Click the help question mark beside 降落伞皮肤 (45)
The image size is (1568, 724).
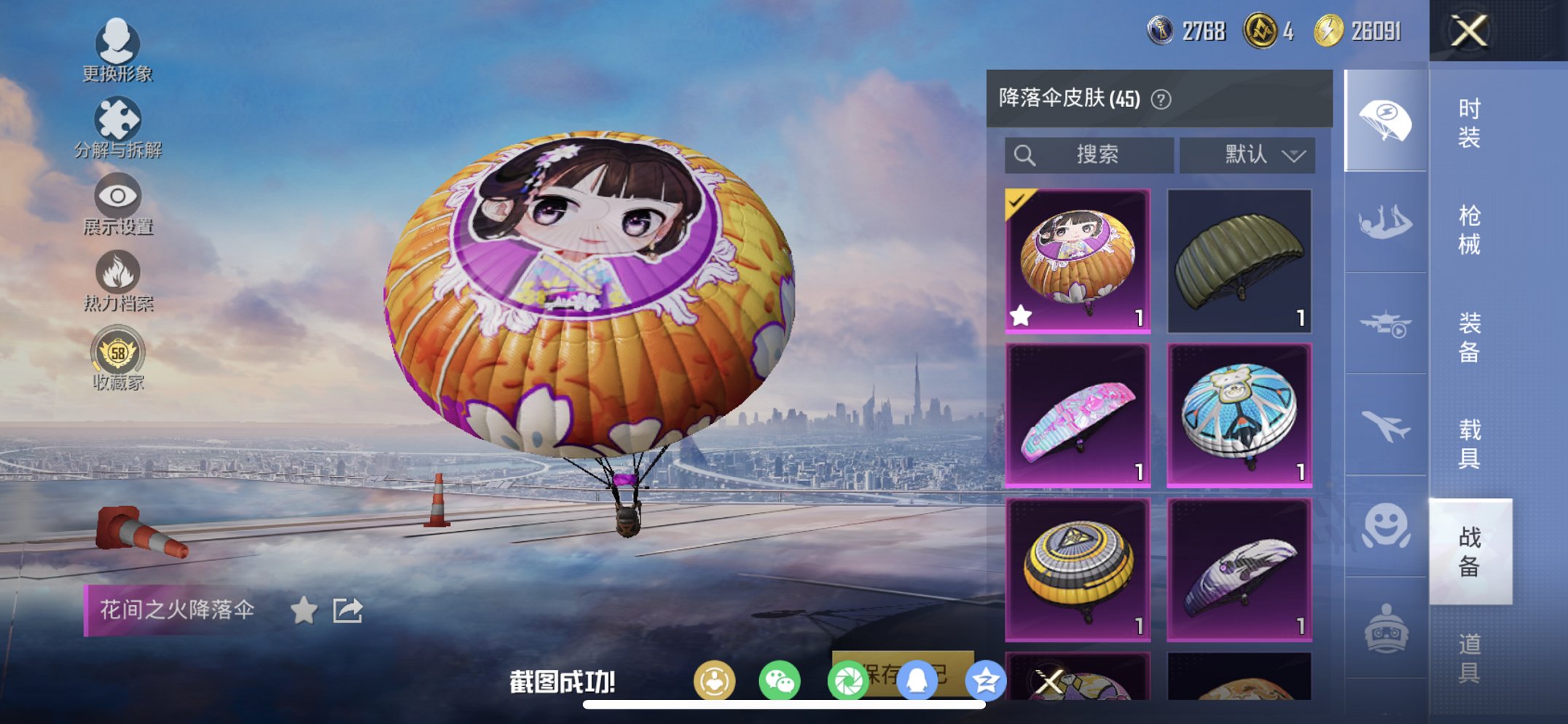[1160, 99]
